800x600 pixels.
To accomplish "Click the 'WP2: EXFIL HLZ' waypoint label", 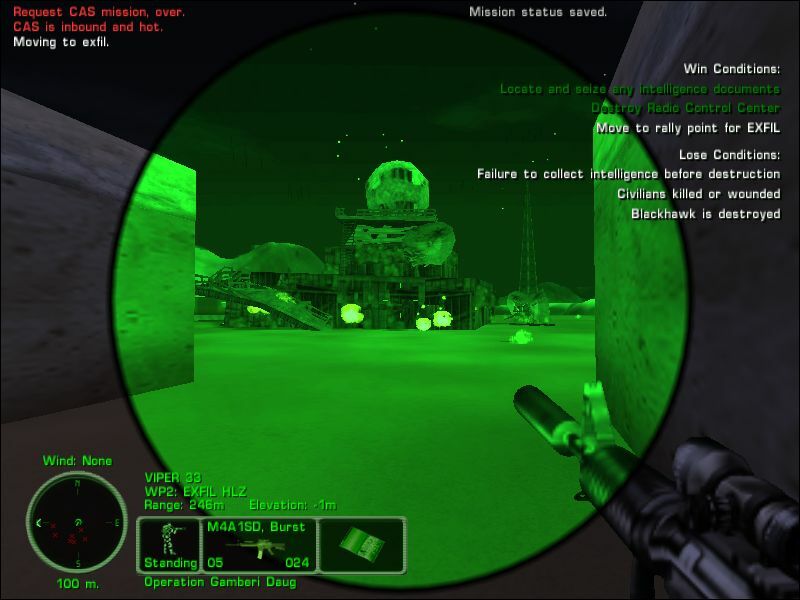I will coord(195,492).
